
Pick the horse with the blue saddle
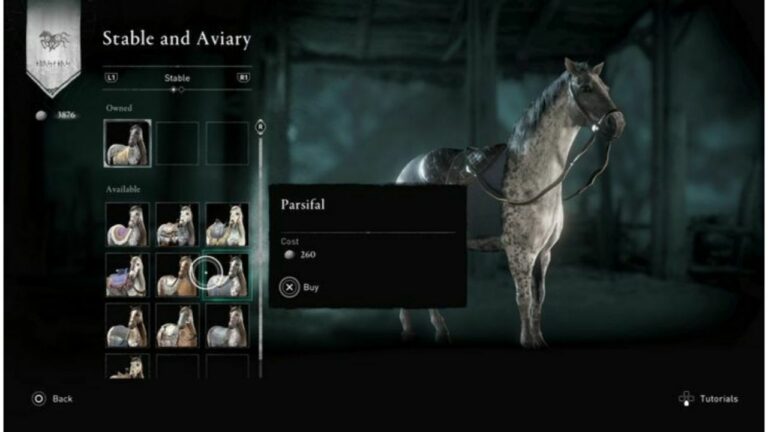127,275
